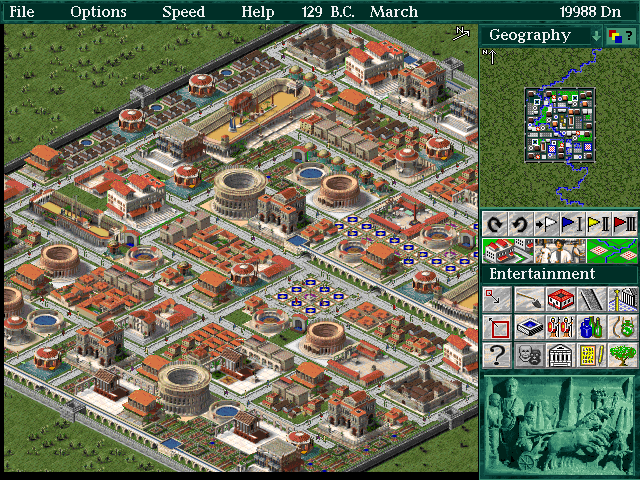
Task: Choose the red-roofed housing tool
Action: point(560,299)
